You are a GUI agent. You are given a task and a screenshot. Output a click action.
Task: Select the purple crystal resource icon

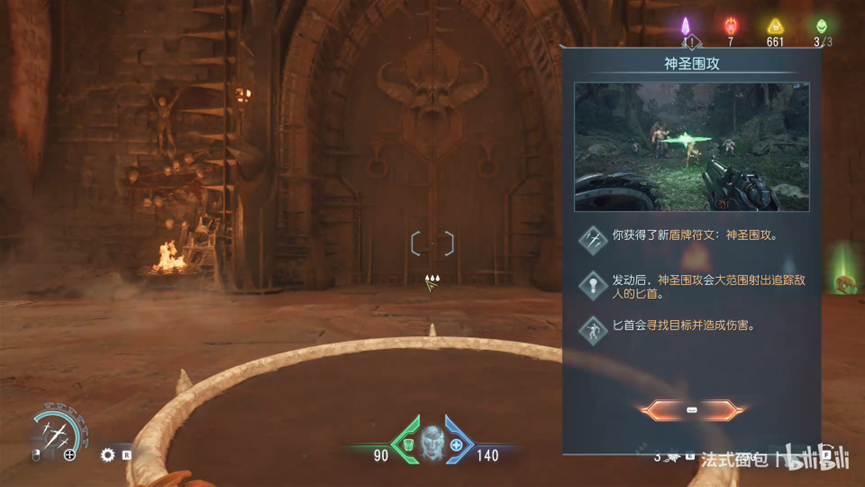click(x=686, y=26)
